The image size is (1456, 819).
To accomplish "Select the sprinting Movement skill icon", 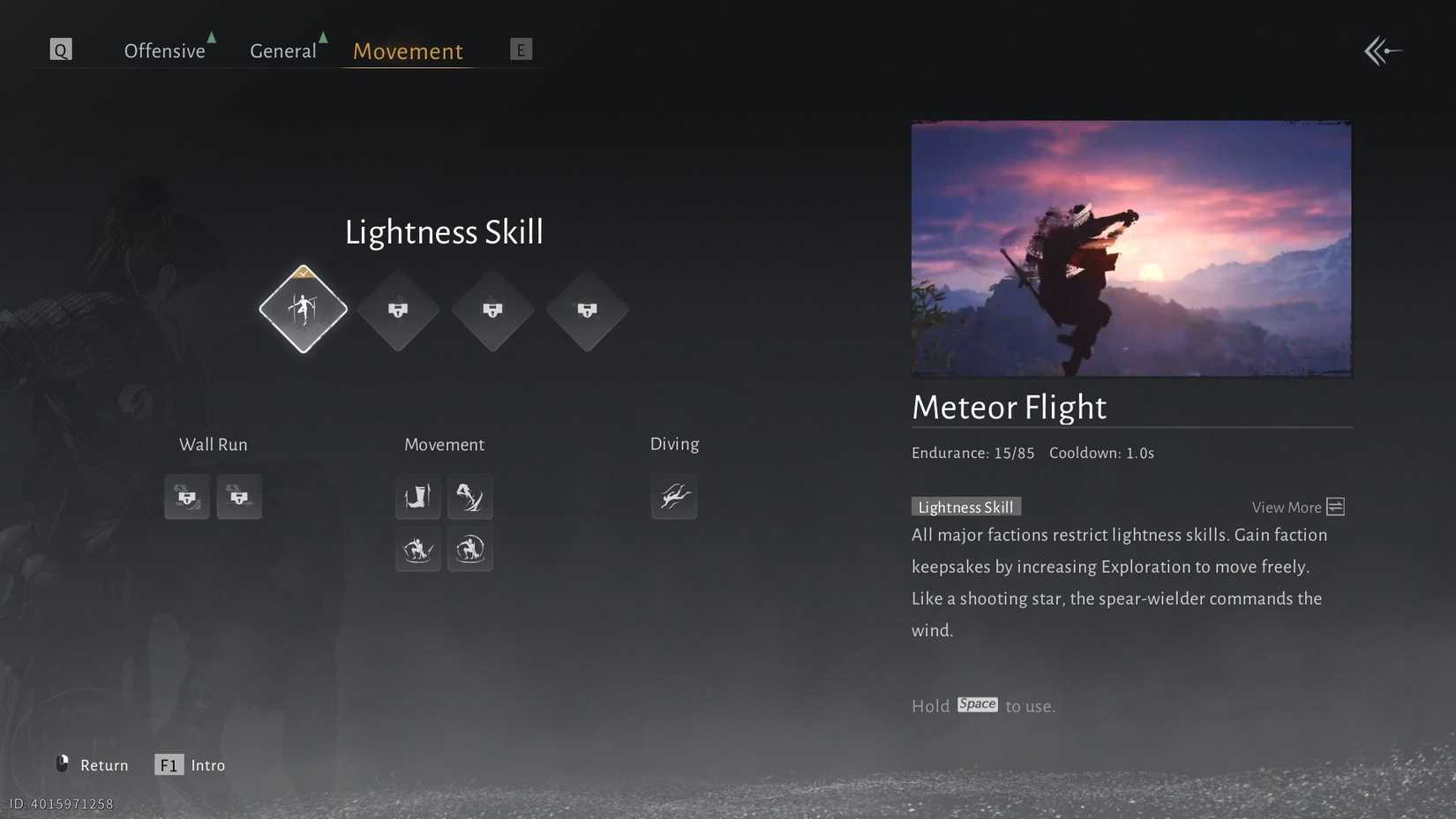I will 470,497.
